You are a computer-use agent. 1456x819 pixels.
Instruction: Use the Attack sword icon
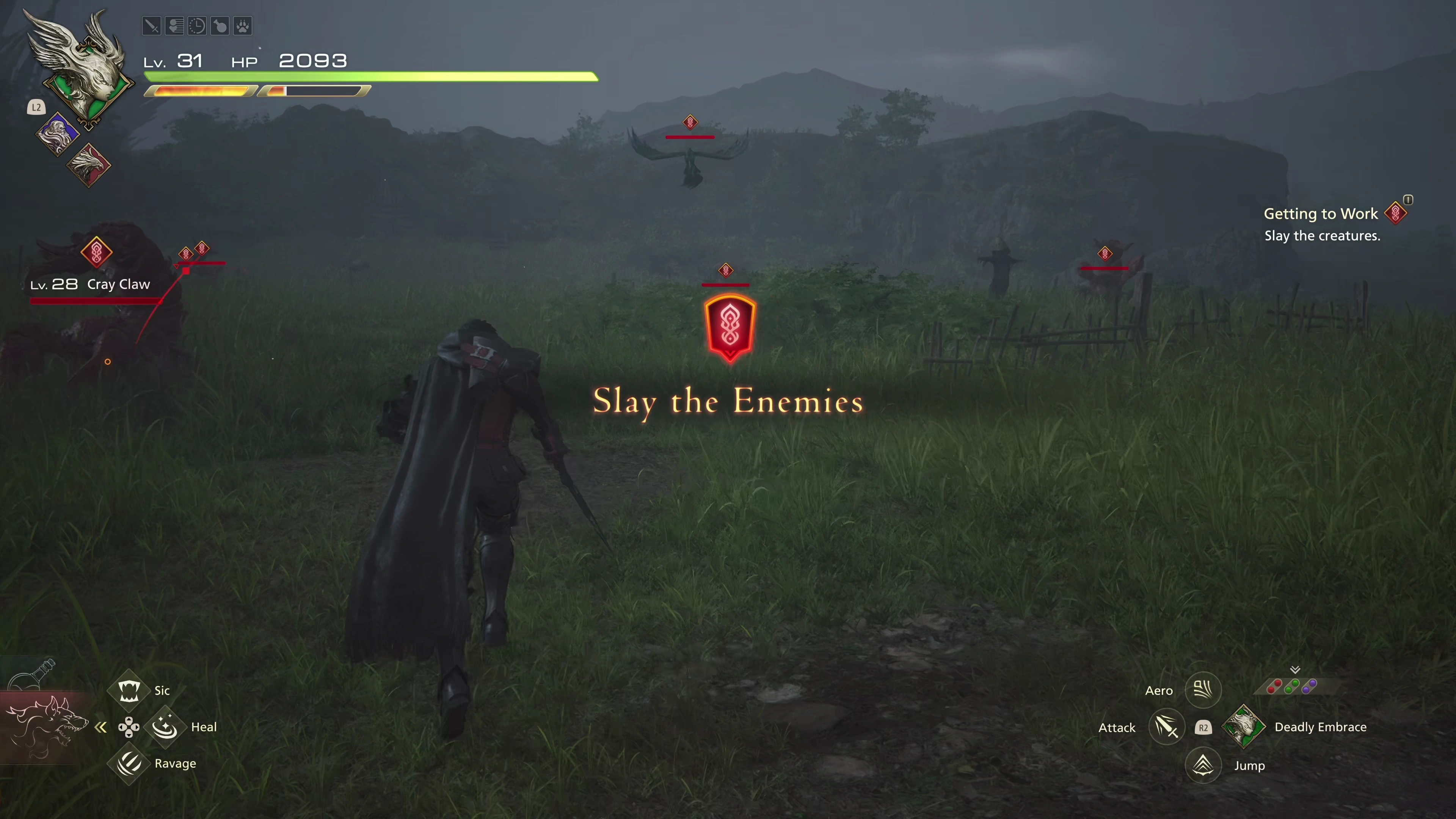[x=1167, y=727]
